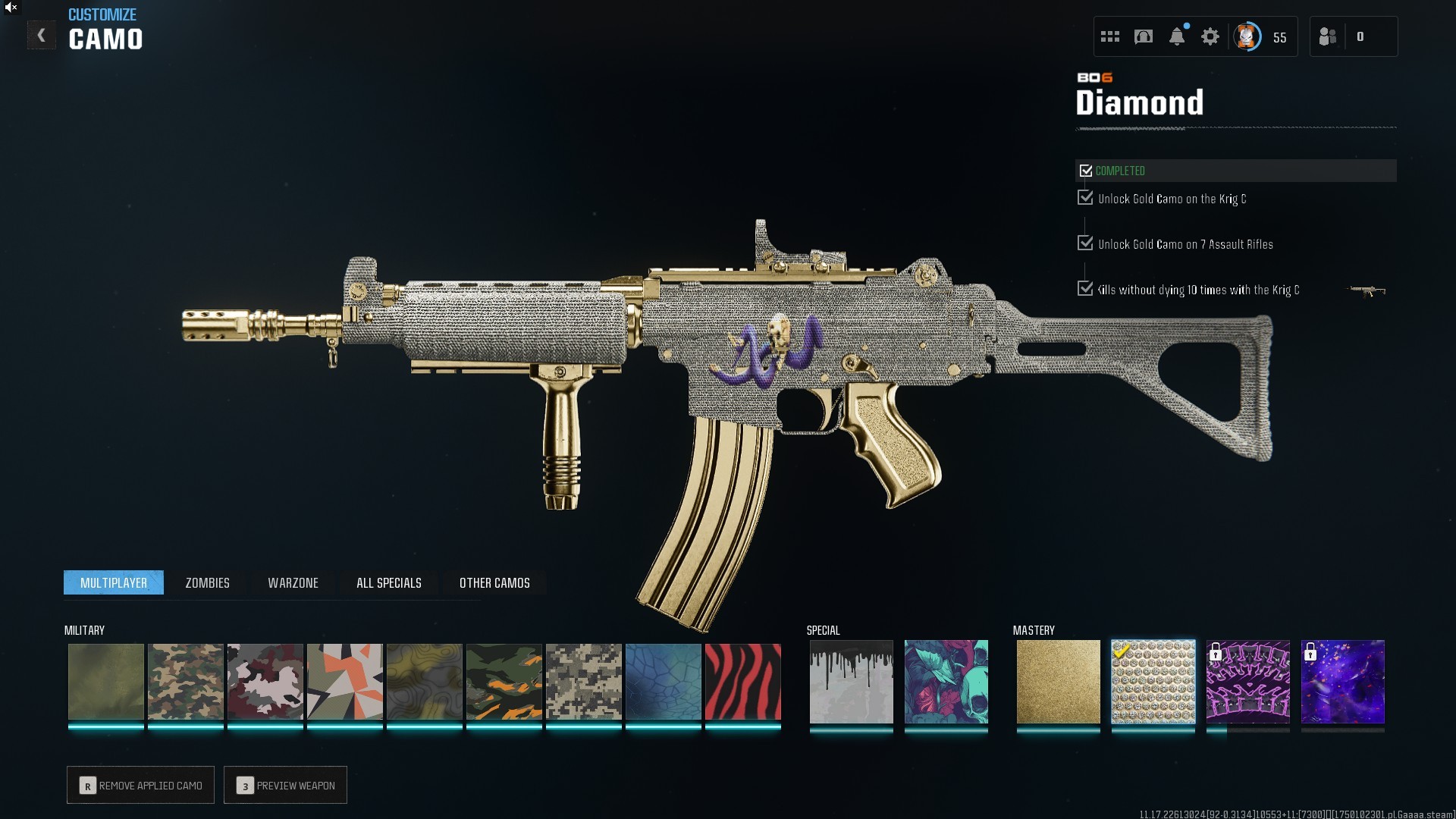This screenshot has width=1456, height=819.
Task: Open the grid menu icon
Action: click(x=1110, y=36)
